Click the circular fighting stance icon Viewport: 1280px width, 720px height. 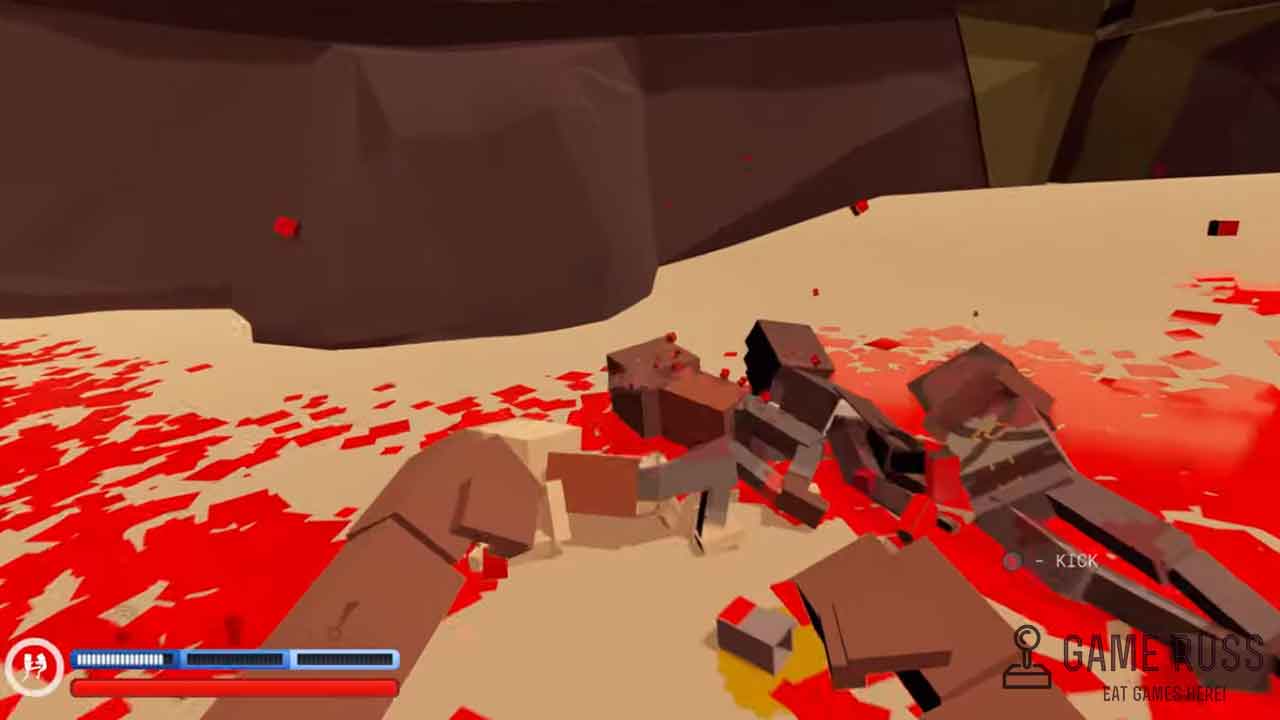click(x=34, y=667)
